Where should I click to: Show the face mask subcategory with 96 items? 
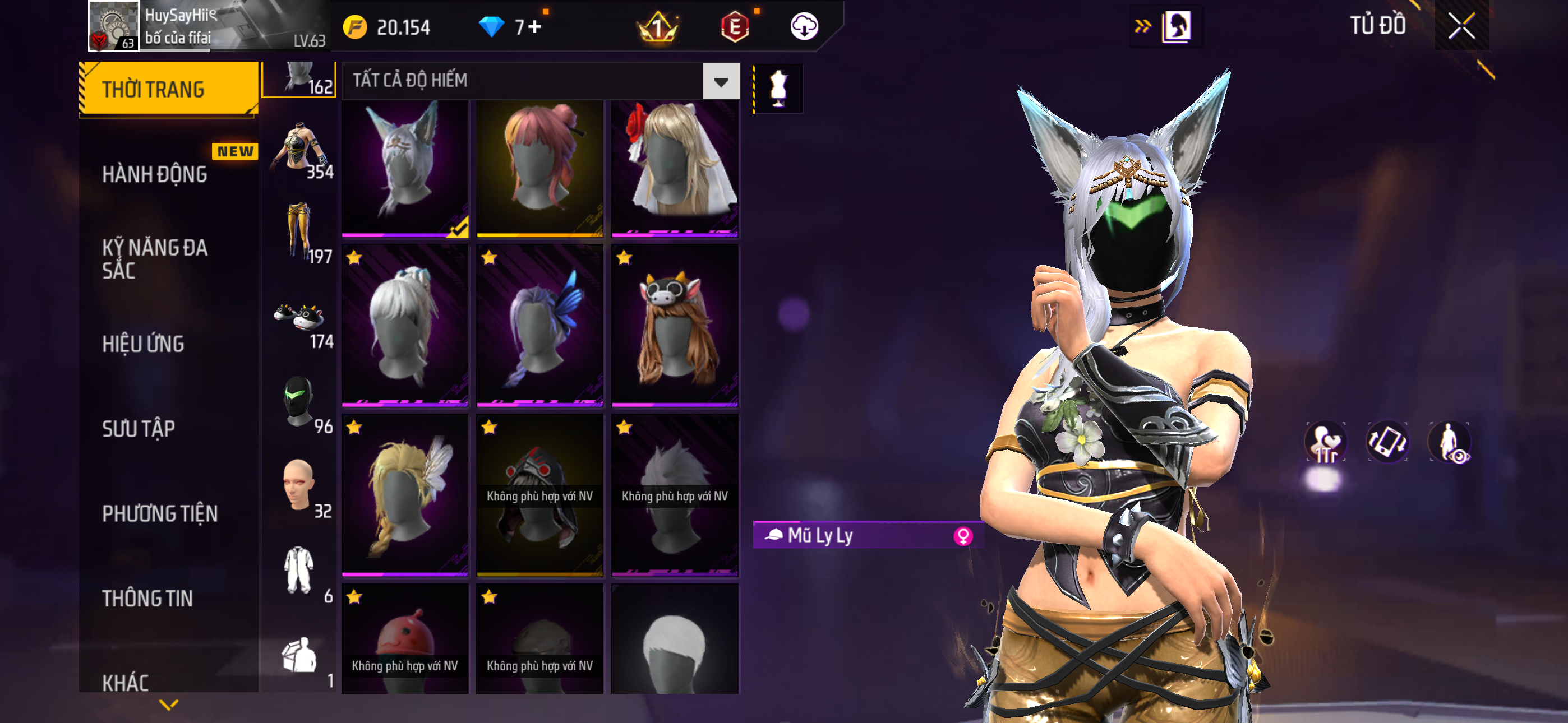300,402
